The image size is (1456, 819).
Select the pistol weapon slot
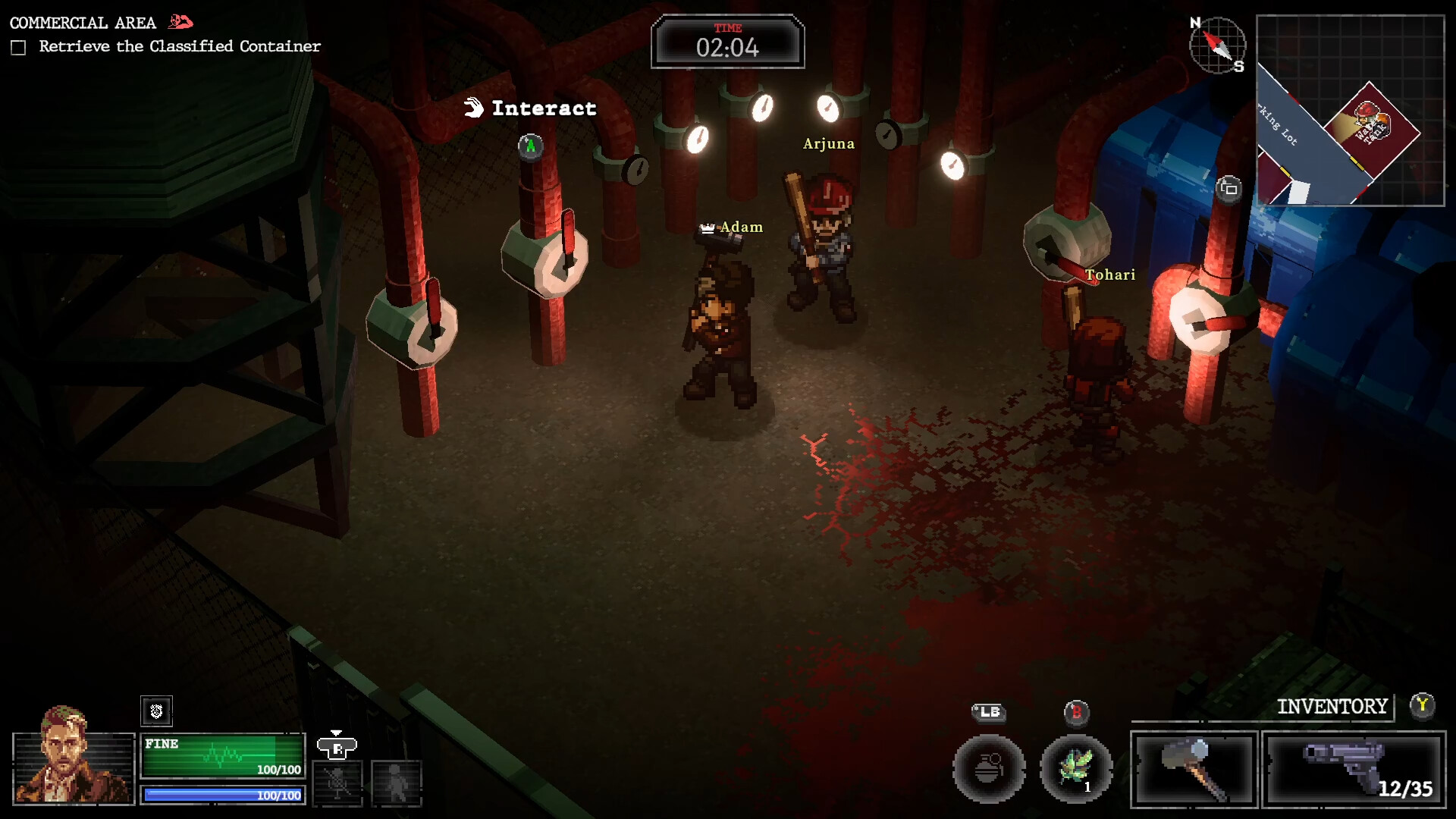point(1354,769)
